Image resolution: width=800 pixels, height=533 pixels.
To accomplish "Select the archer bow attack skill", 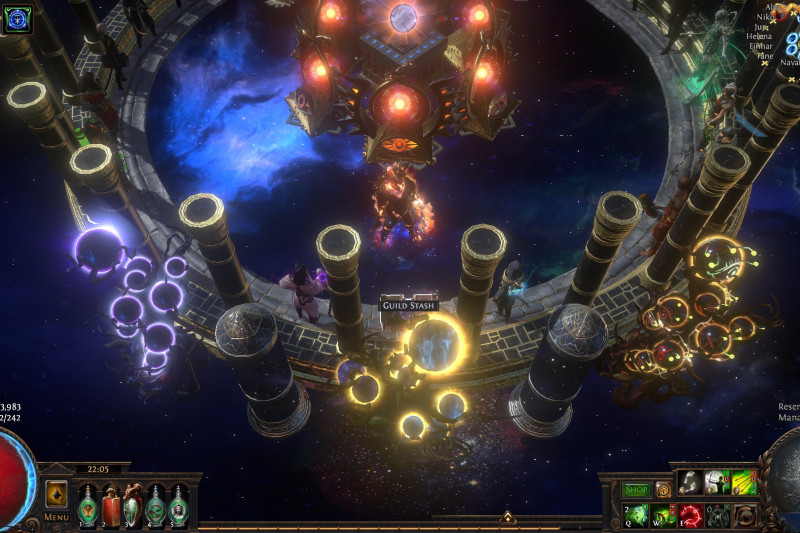I will click(717, 483).
